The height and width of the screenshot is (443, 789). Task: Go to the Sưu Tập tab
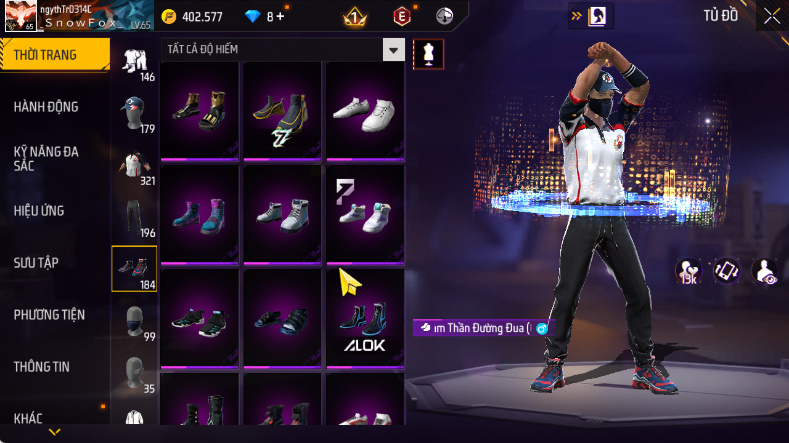click(x=37, y=263)
